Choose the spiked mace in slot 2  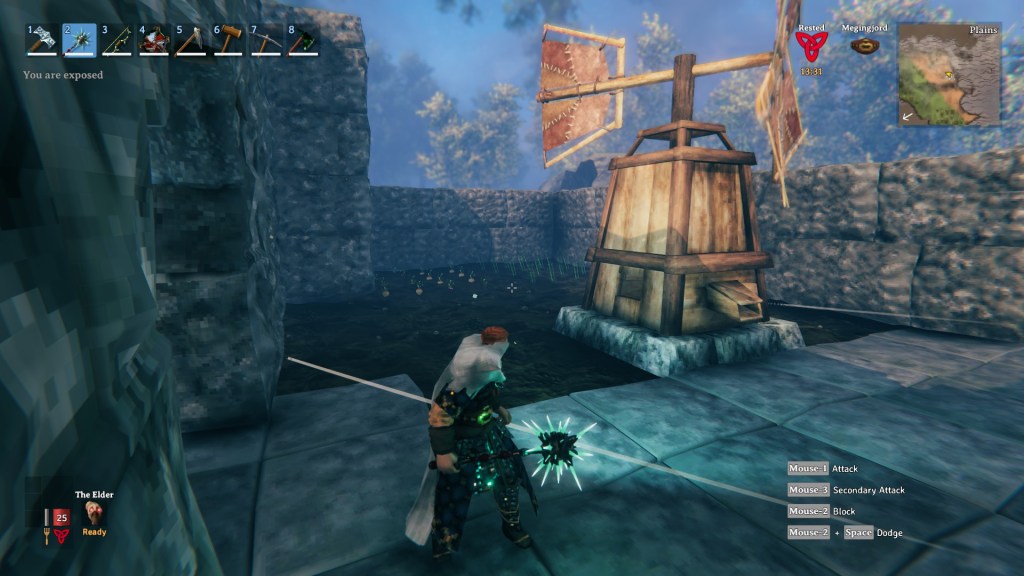[80, 40]
